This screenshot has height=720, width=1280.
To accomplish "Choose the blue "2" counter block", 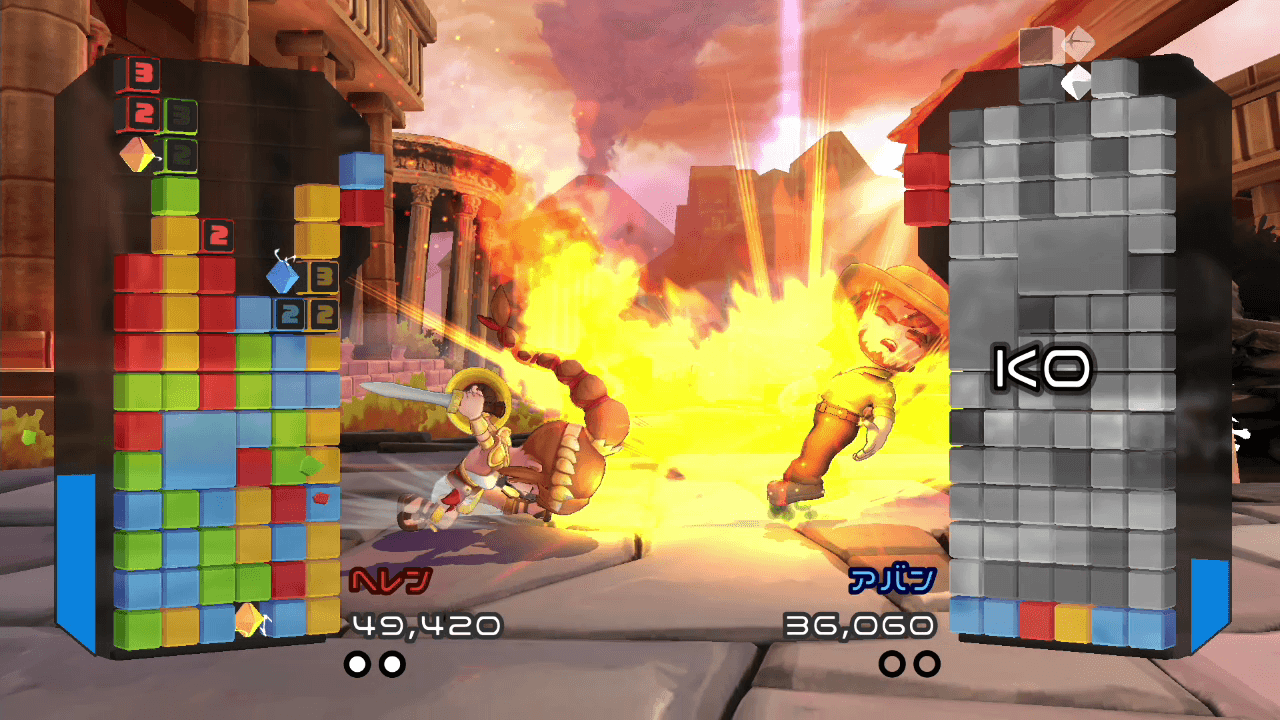I will (289, 314).
